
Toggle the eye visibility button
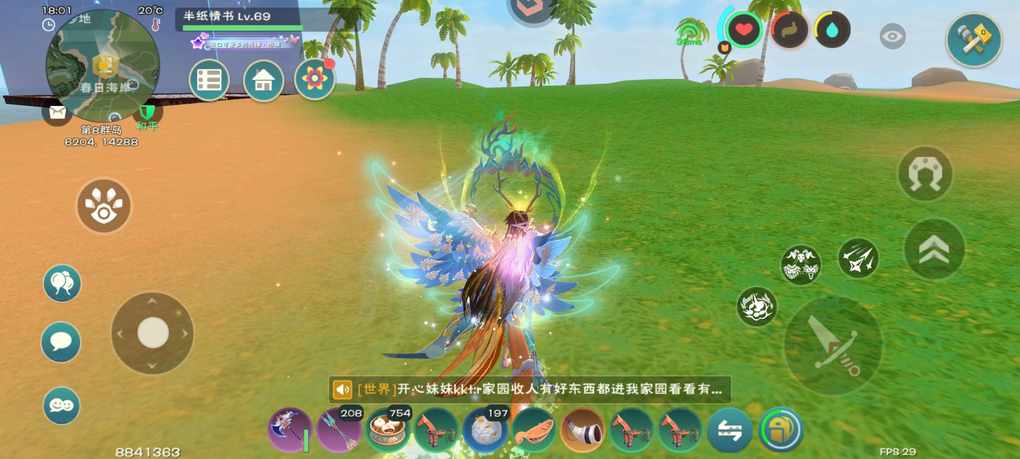pyautogui.click(x=892, y=37)
